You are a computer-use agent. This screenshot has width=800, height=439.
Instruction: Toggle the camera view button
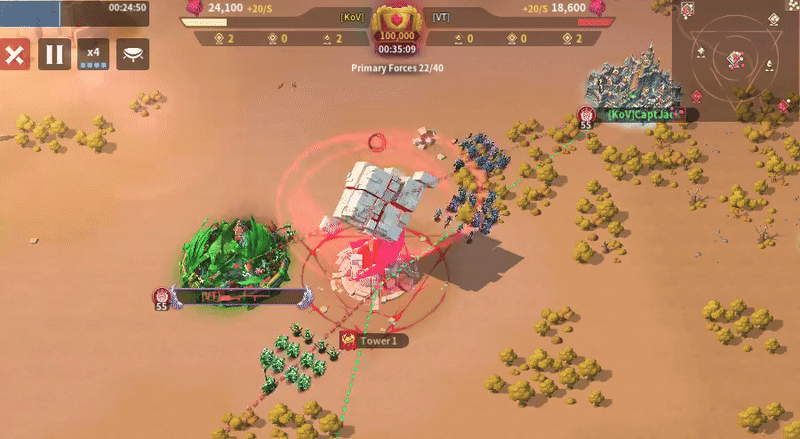133,54
